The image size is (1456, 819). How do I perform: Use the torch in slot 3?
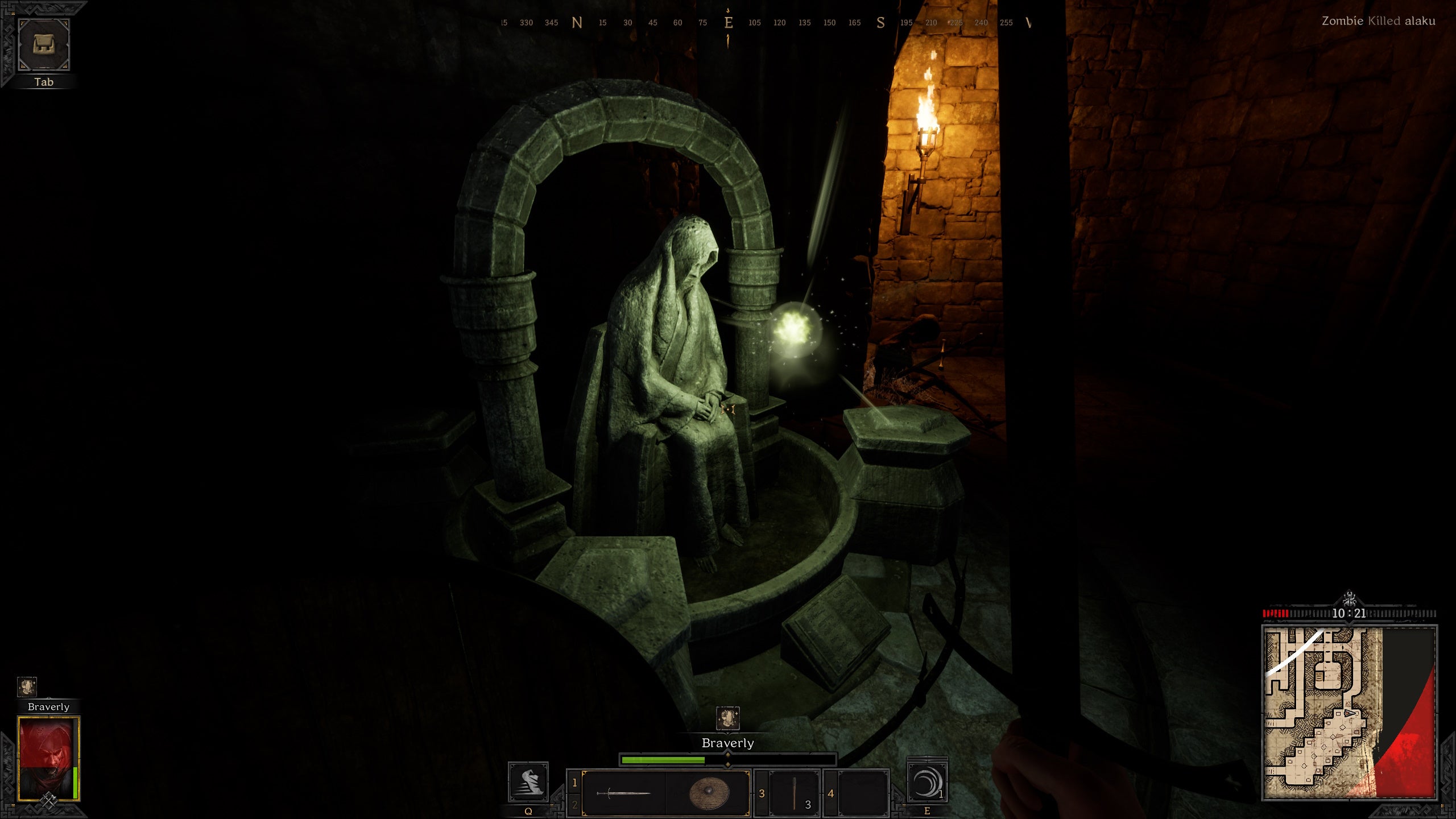pos(794,793)
